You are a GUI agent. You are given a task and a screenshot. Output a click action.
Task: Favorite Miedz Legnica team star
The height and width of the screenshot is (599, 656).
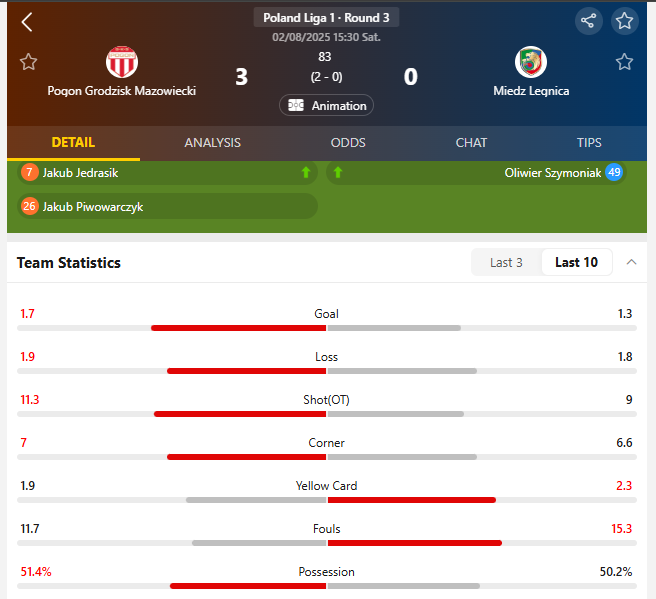[x=624, y=62]
